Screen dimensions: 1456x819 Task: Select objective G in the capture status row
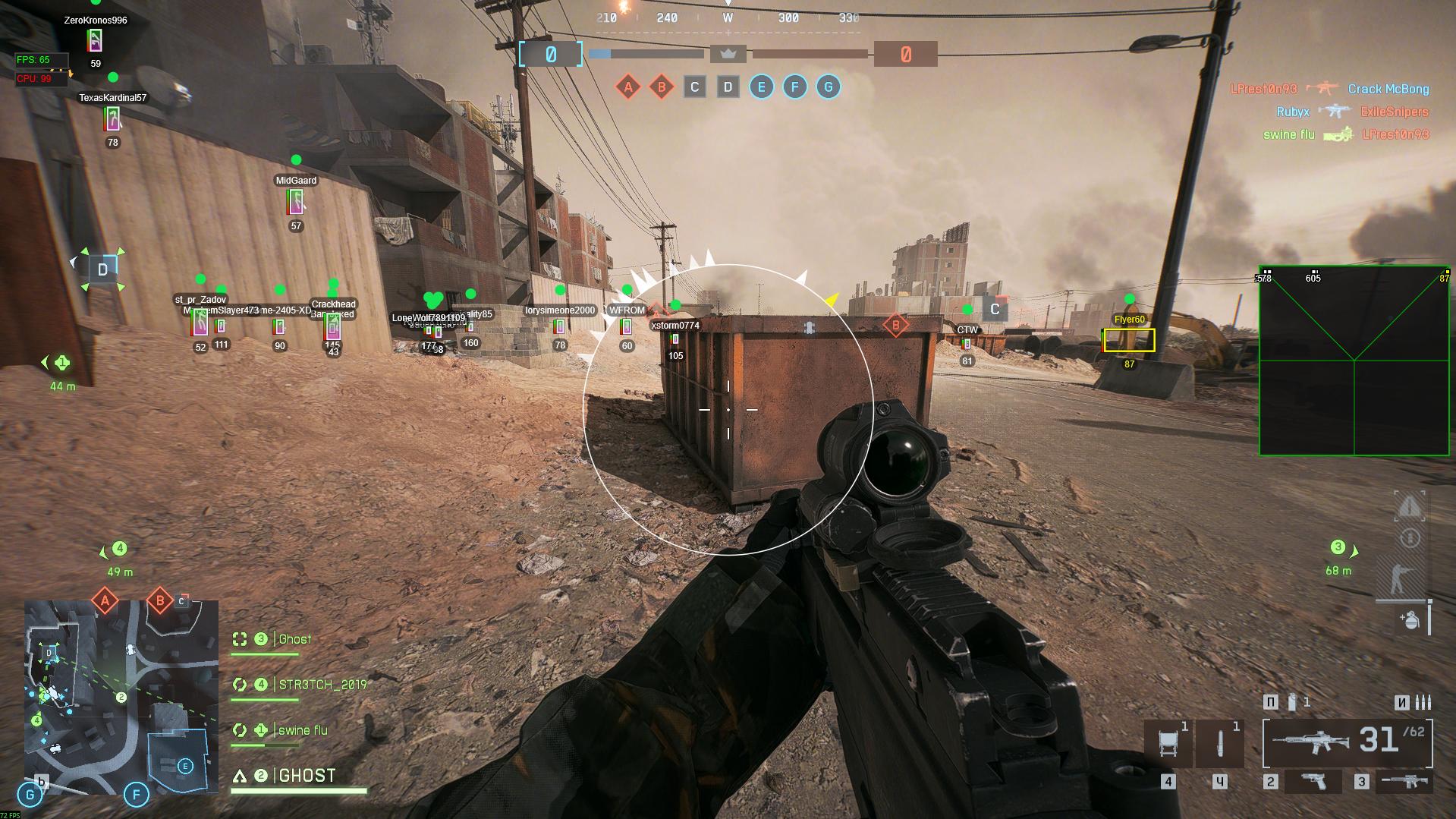(x=828, y=87)
